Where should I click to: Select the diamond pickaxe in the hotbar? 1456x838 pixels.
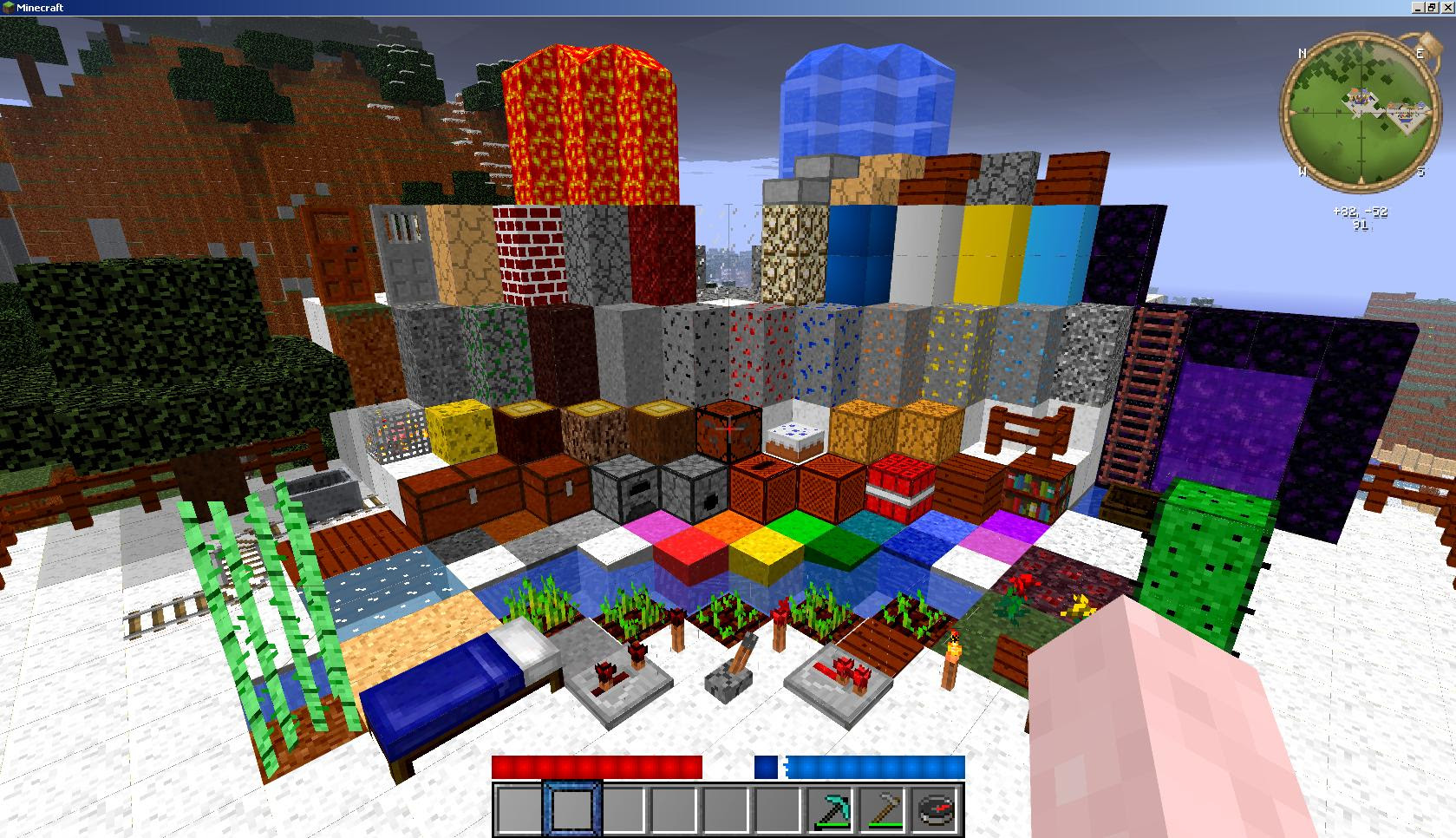[830, 809]
